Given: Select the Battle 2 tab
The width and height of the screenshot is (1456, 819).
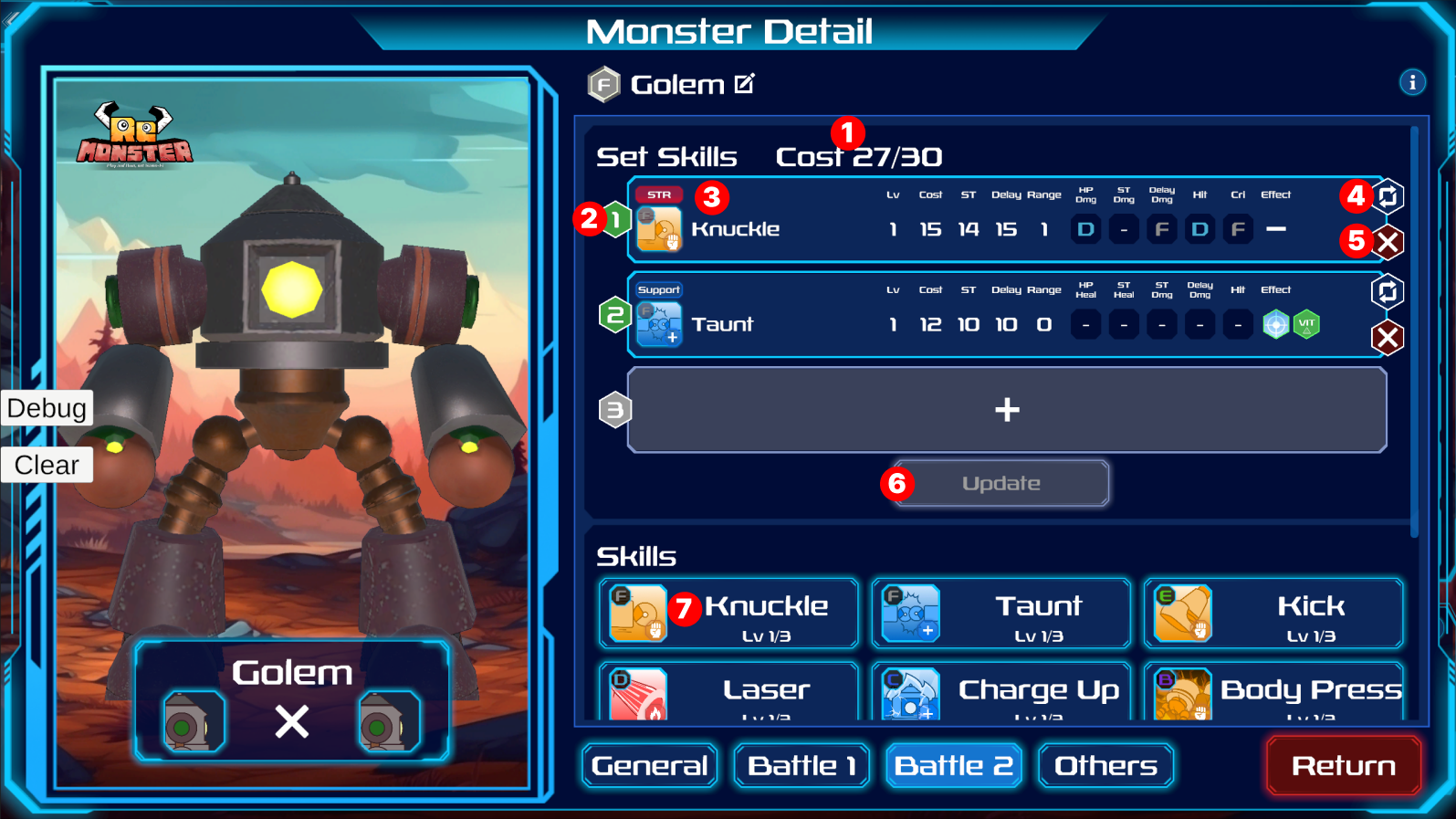Looking at the screenshot, I should (953, 765).
